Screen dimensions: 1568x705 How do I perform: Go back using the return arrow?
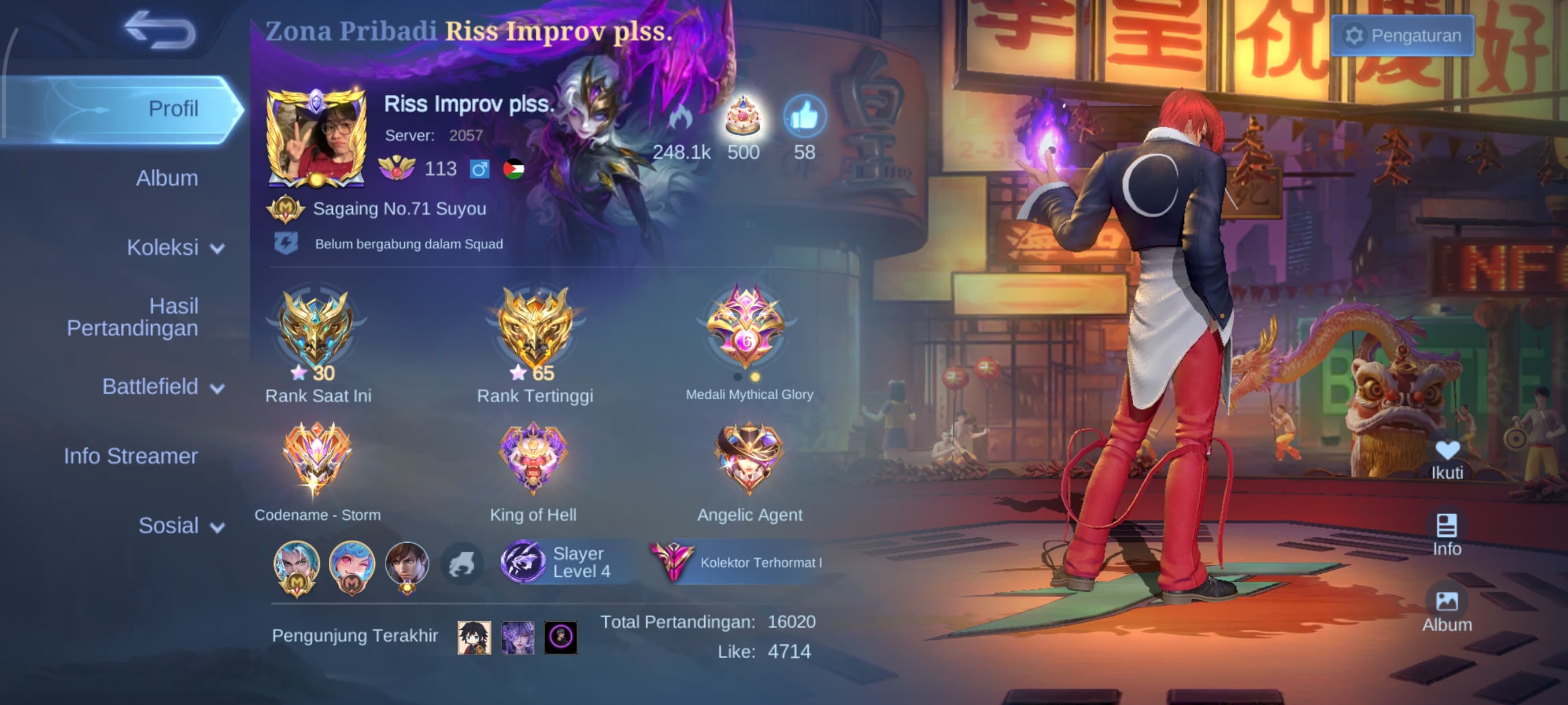pyautogui.click(x=160, y=31)
